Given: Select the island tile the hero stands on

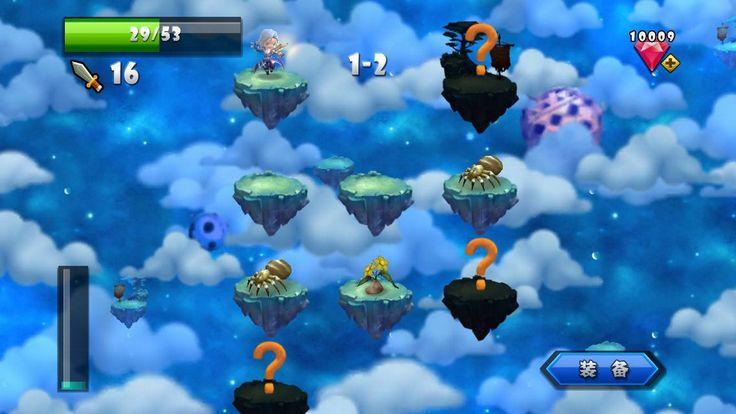Looking at the screenshot, I should click(x=270, y=88).
